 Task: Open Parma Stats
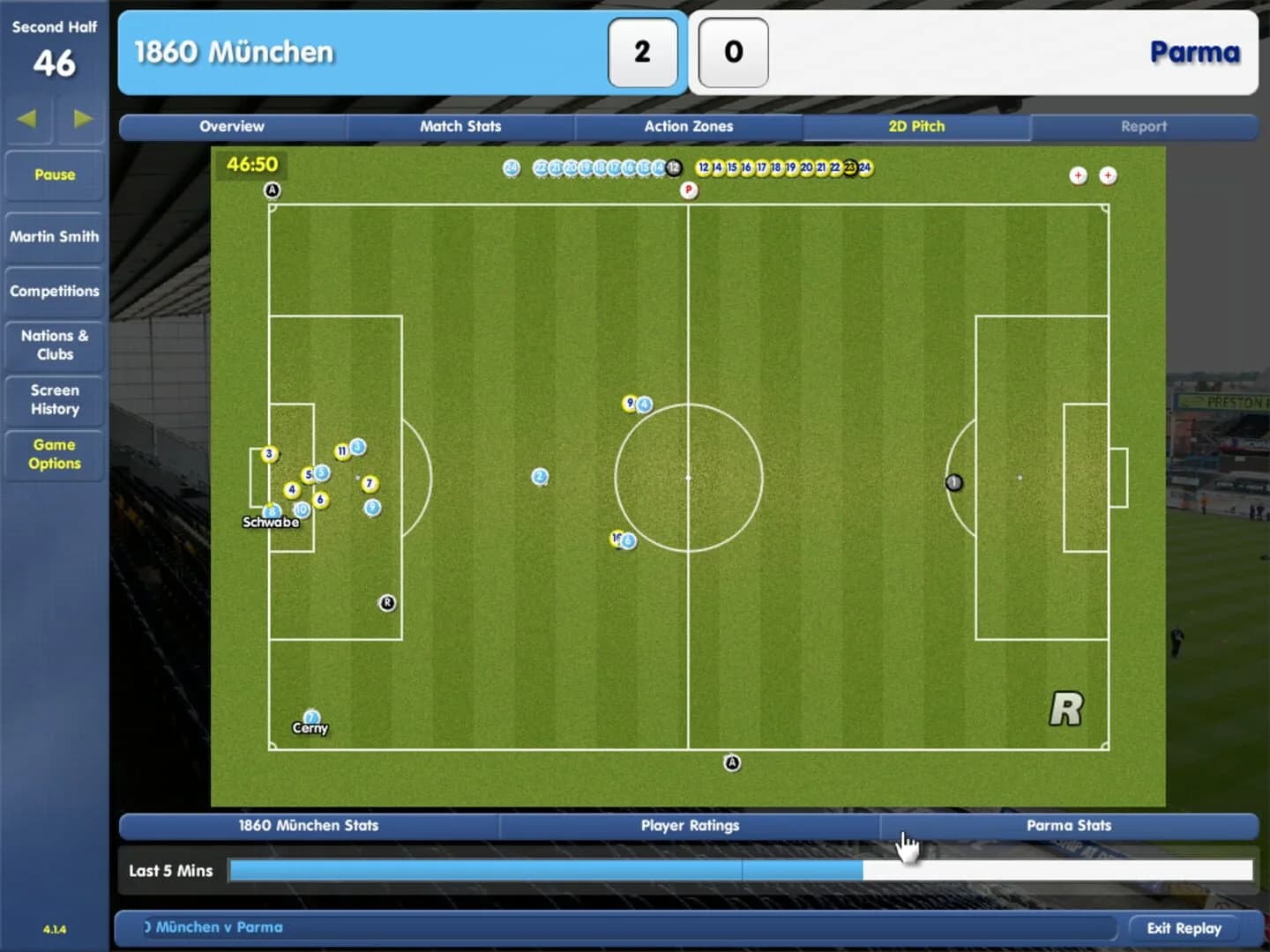(1069, 826)
